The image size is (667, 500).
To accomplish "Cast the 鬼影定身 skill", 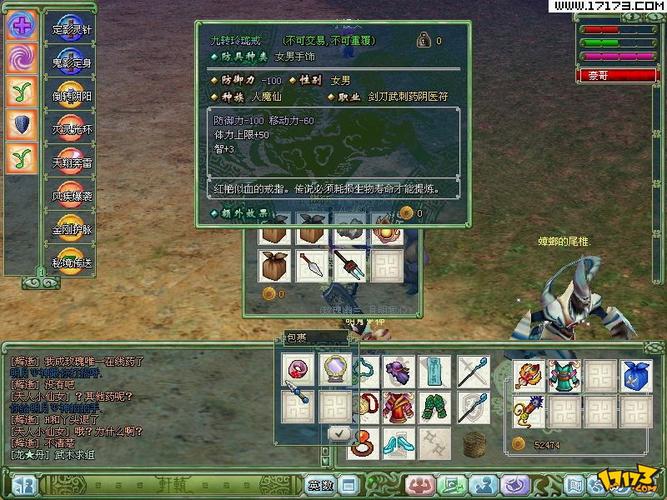I will click(71, 61).
